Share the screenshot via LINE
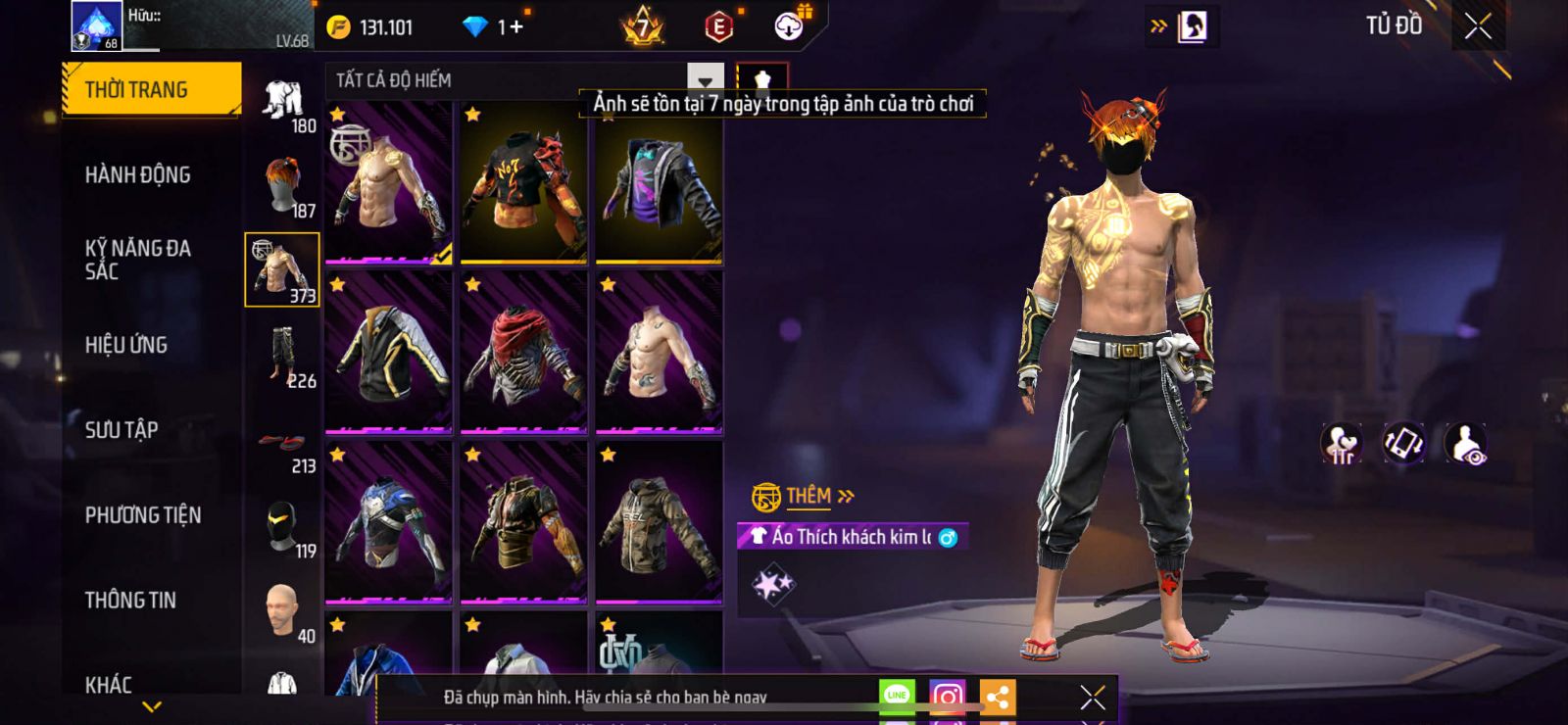The height and width of the screenshot is (725, 1568). (x=897, y=698)
